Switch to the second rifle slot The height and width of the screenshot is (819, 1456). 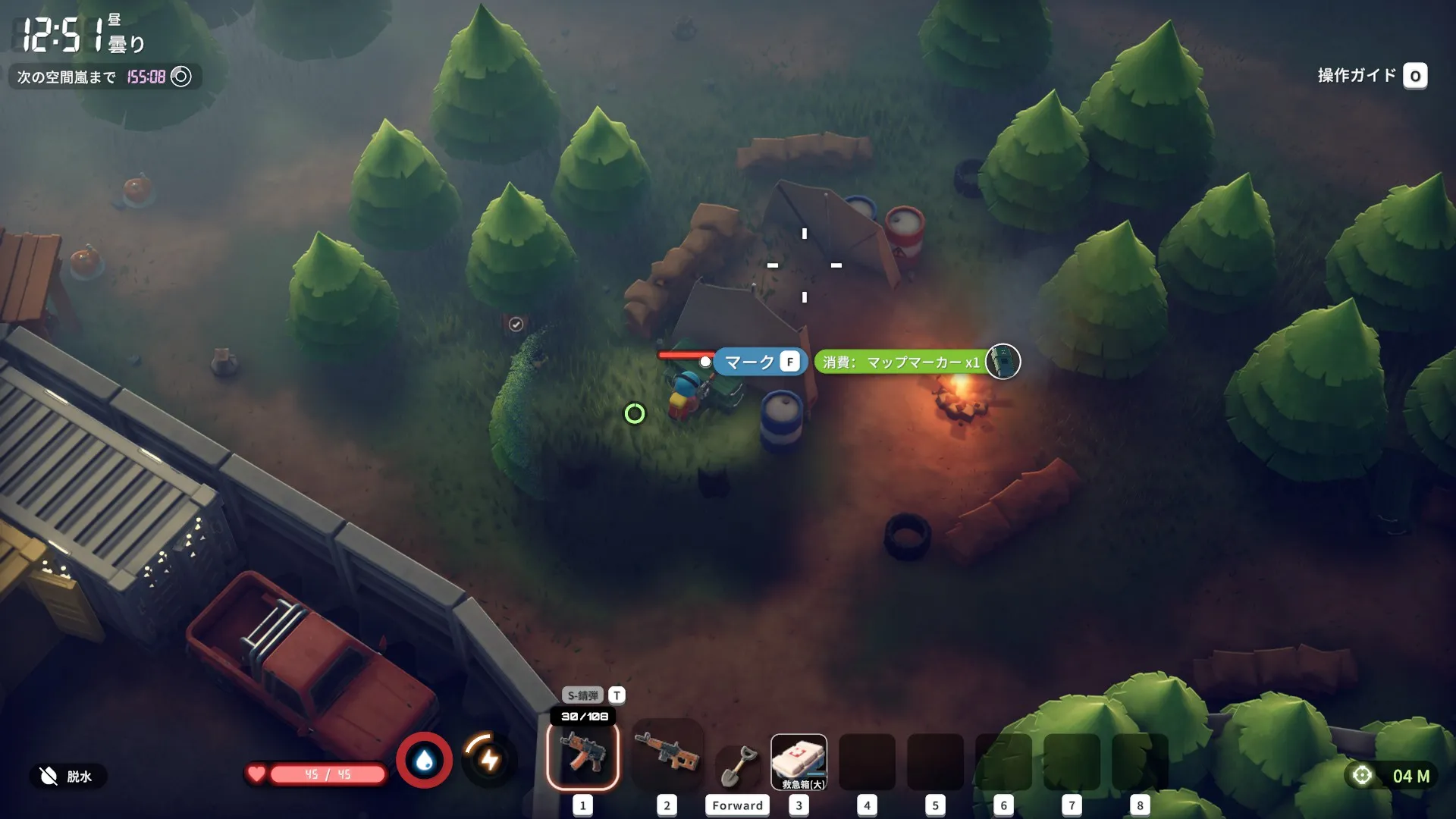pyautogui.click(x=666, y=753)
